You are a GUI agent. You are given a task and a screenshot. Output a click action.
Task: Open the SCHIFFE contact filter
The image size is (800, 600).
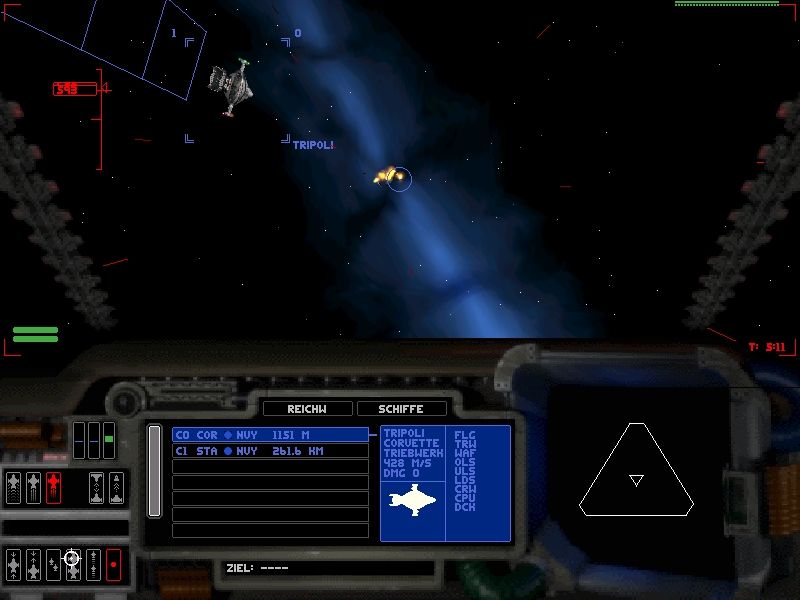tap(403, 409)
